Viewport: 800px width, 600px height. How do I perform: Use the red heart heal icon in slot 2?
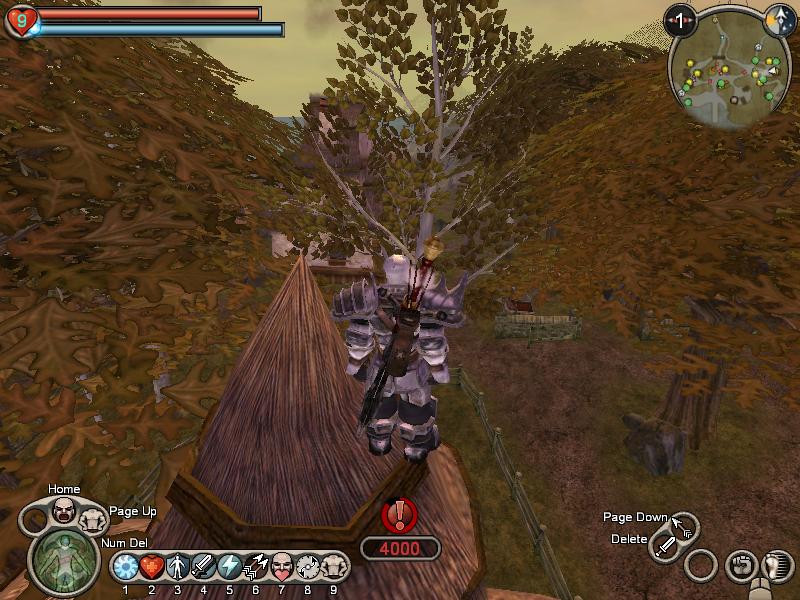point(151,567)
